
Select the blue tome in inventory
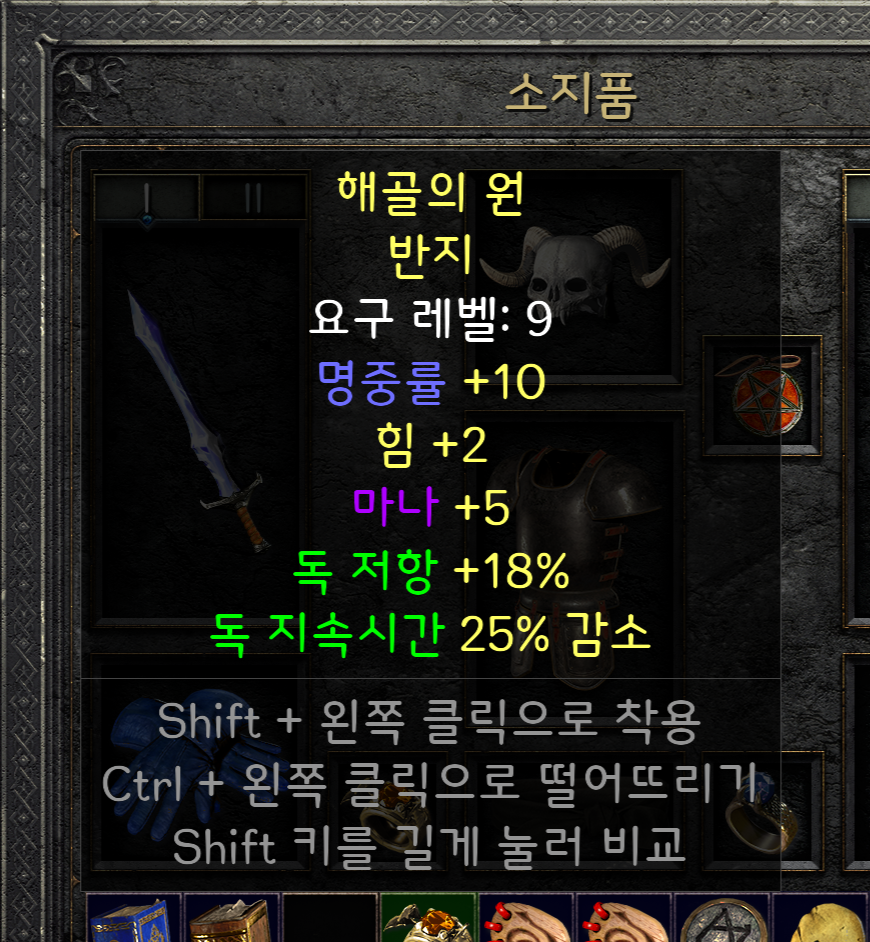(135, 920)
